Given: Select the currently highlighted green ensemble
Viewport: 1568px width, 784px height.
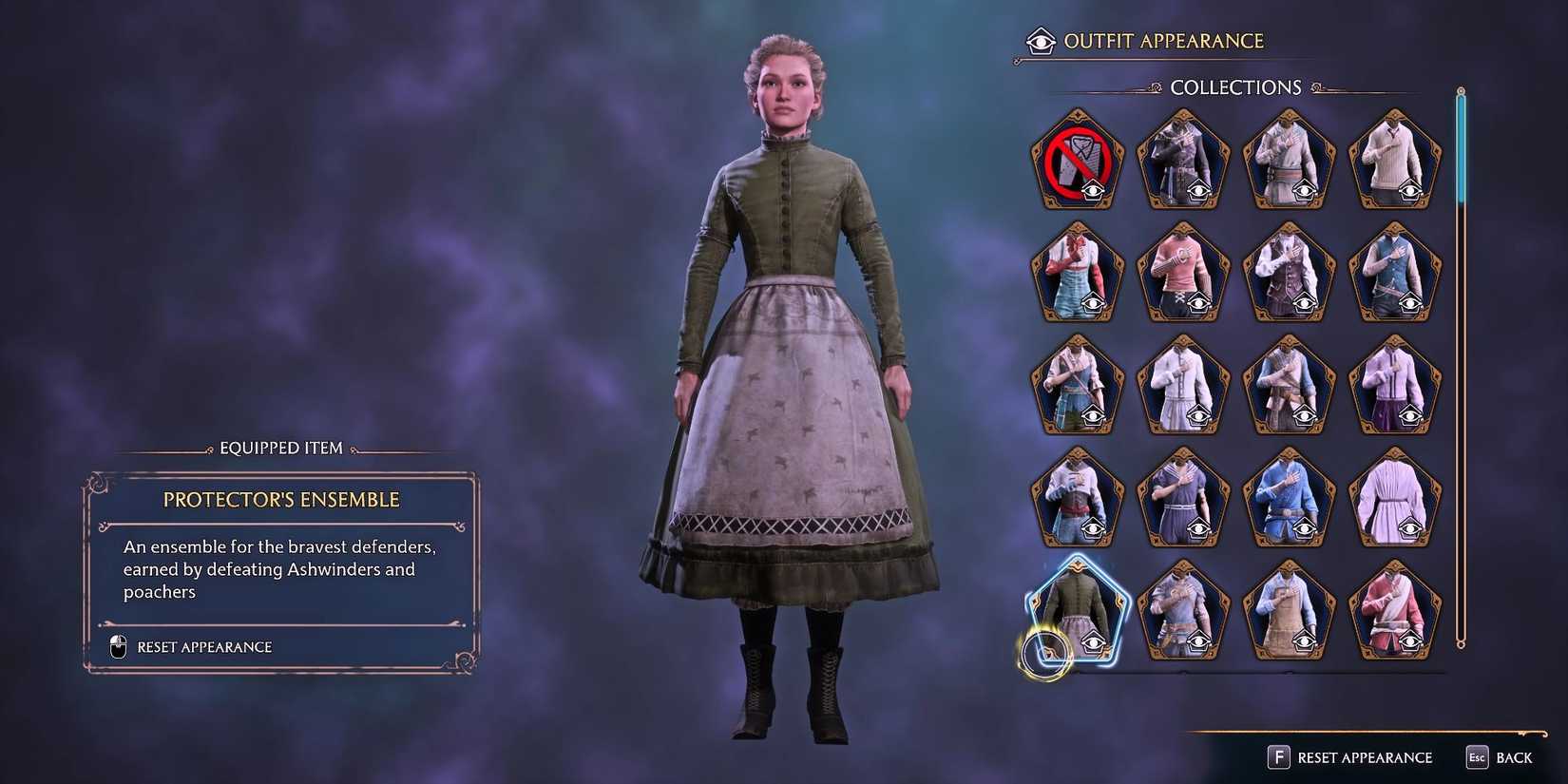Looking at the screenshot, I should click(x=1079, y=608).
